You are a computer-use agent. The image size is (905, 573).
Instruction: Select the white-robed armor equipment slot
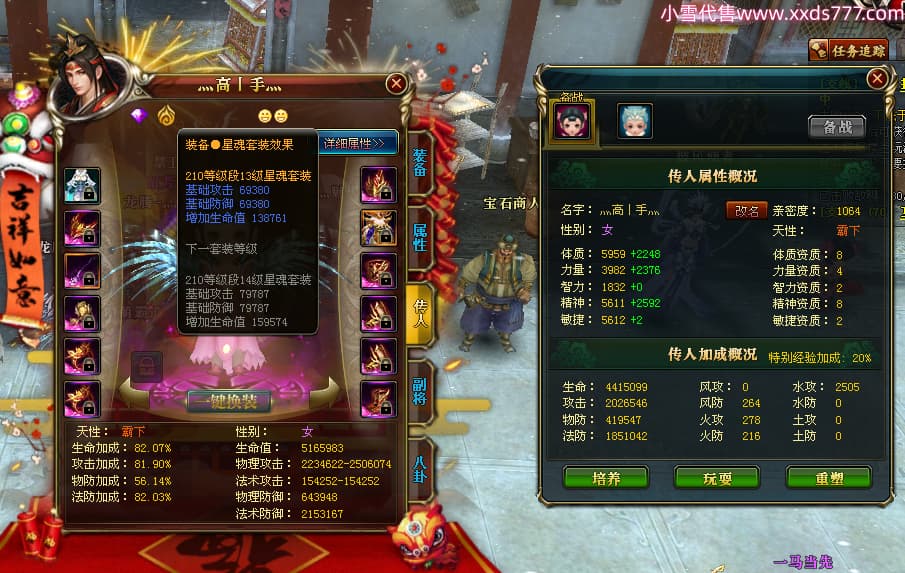coord(82,186)
